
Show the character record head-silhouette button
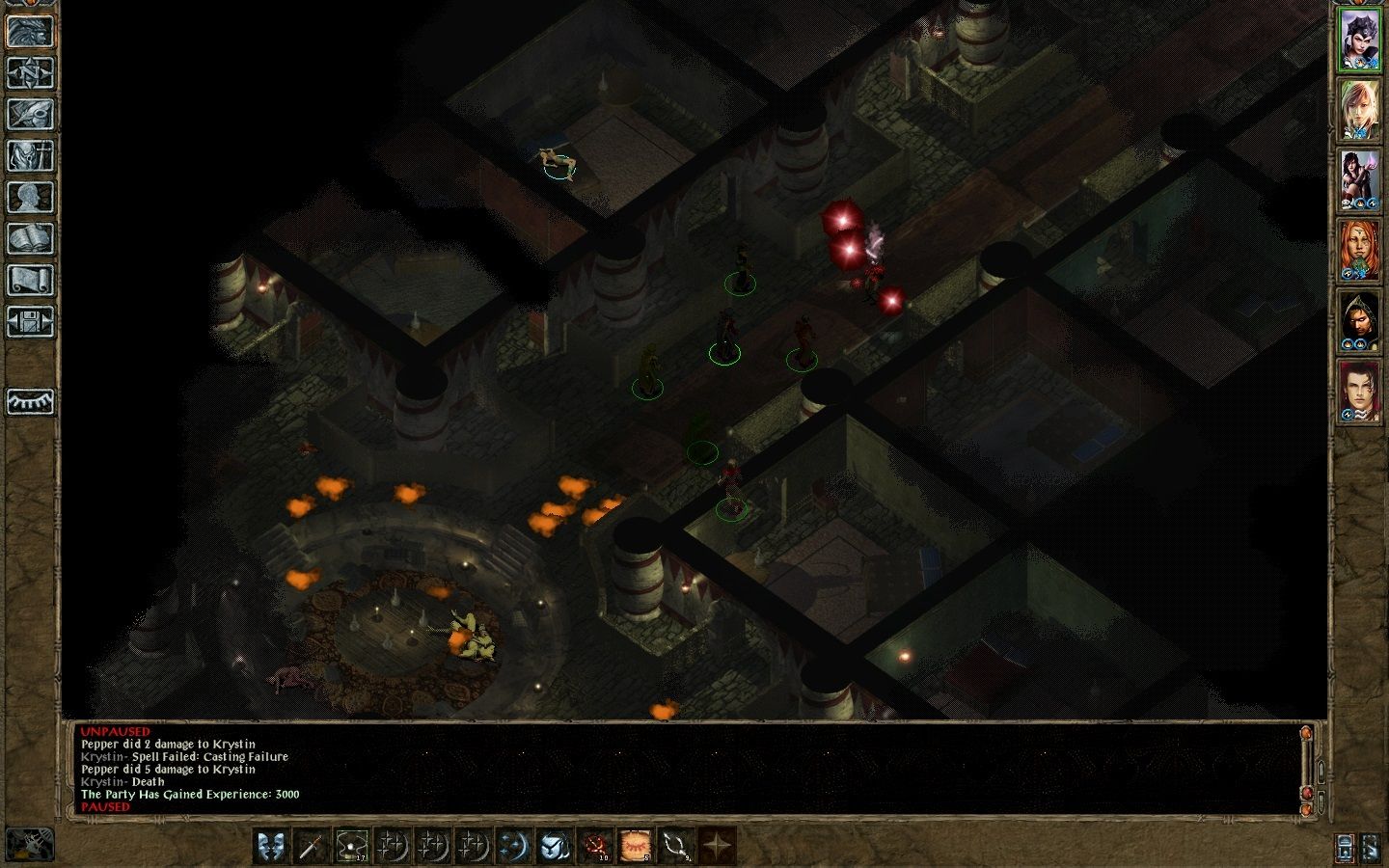click(x=30, y=198)
